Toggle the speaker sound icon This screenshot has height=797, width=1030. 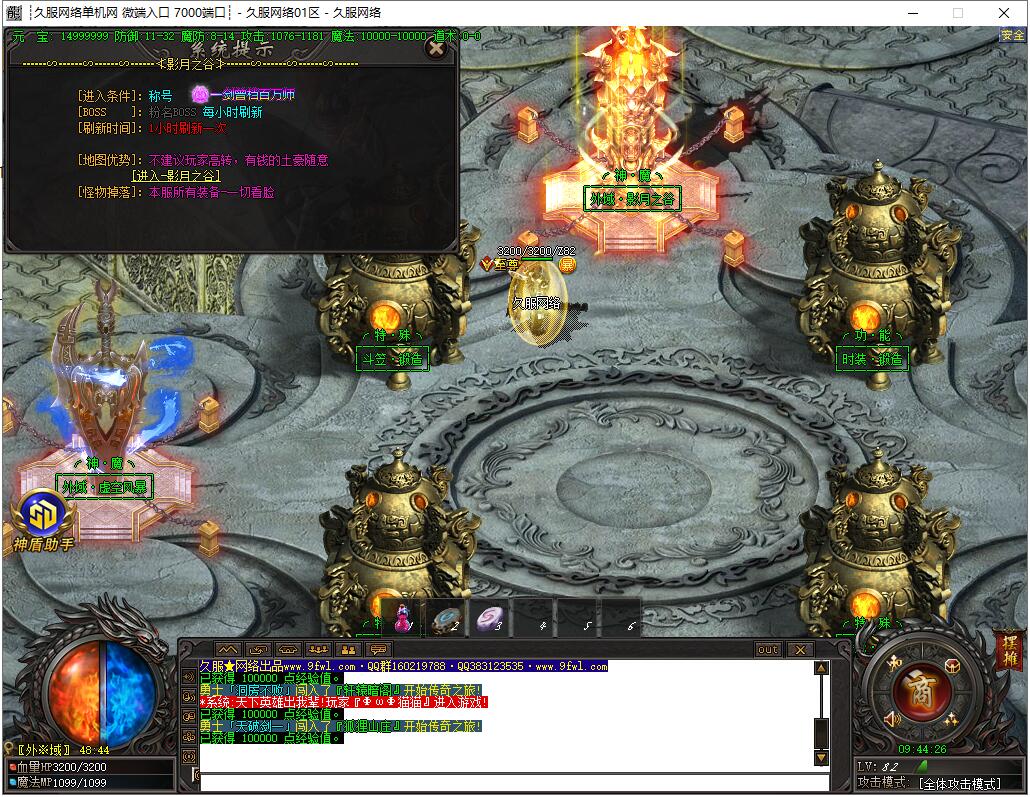coord(892,719)
